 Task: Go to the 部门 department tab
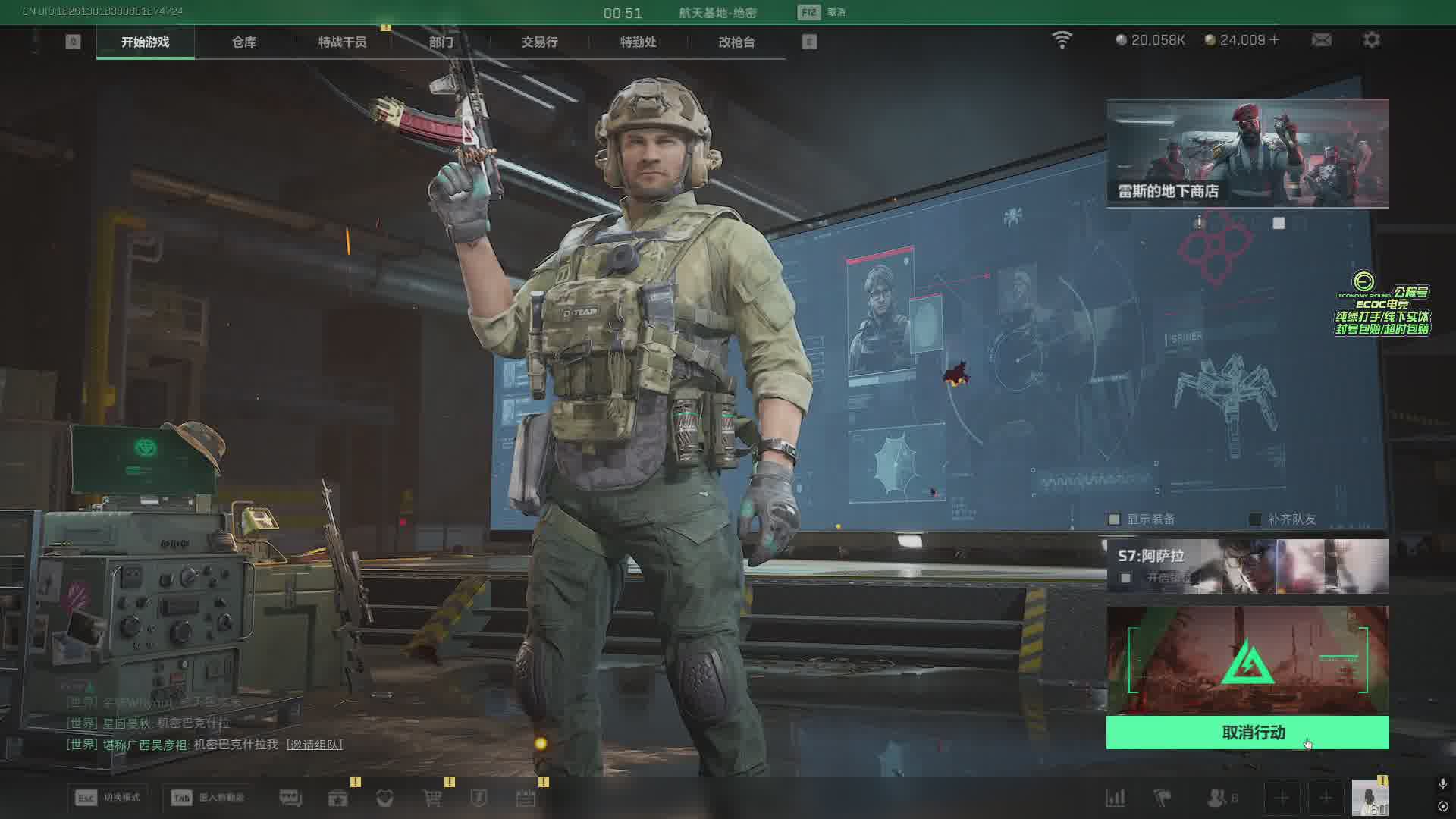pos(441,42)
